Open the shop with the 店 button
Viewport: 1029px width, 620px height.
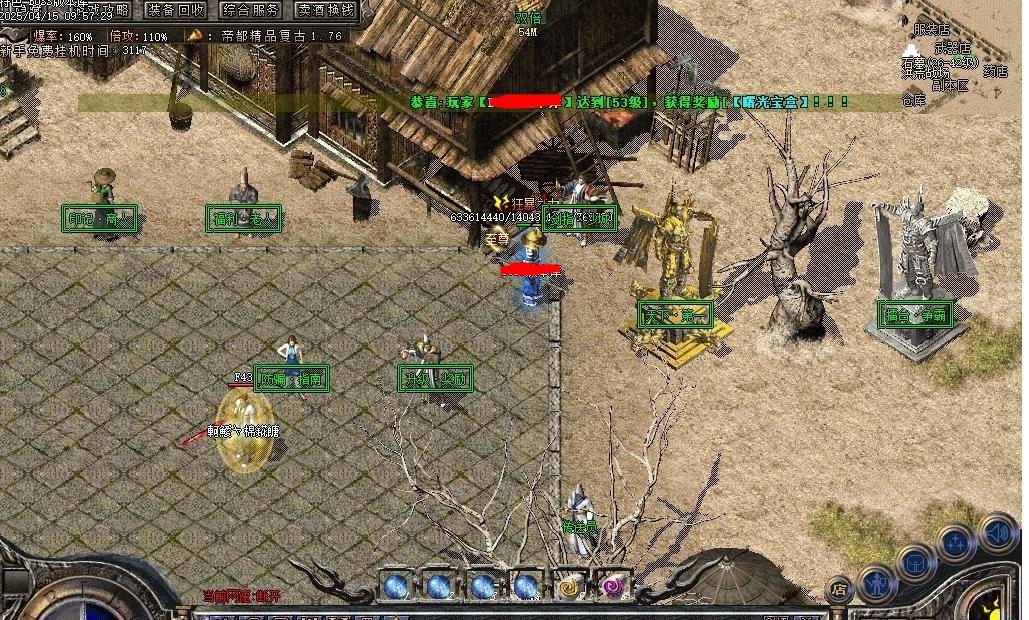(x=840, y=588)
